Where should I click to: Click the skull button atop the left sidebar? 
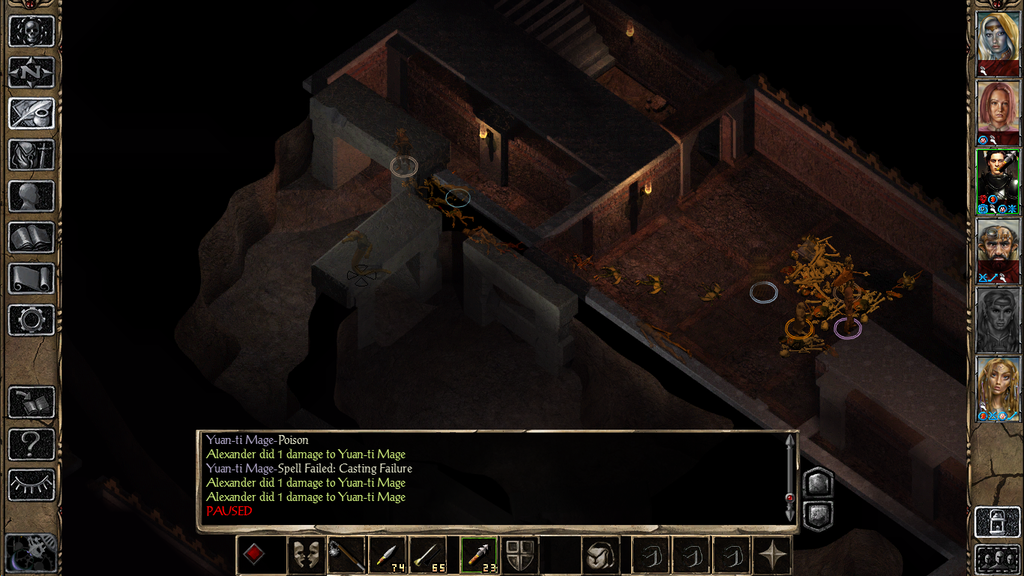pyautogui.click(x=31, y=31)
